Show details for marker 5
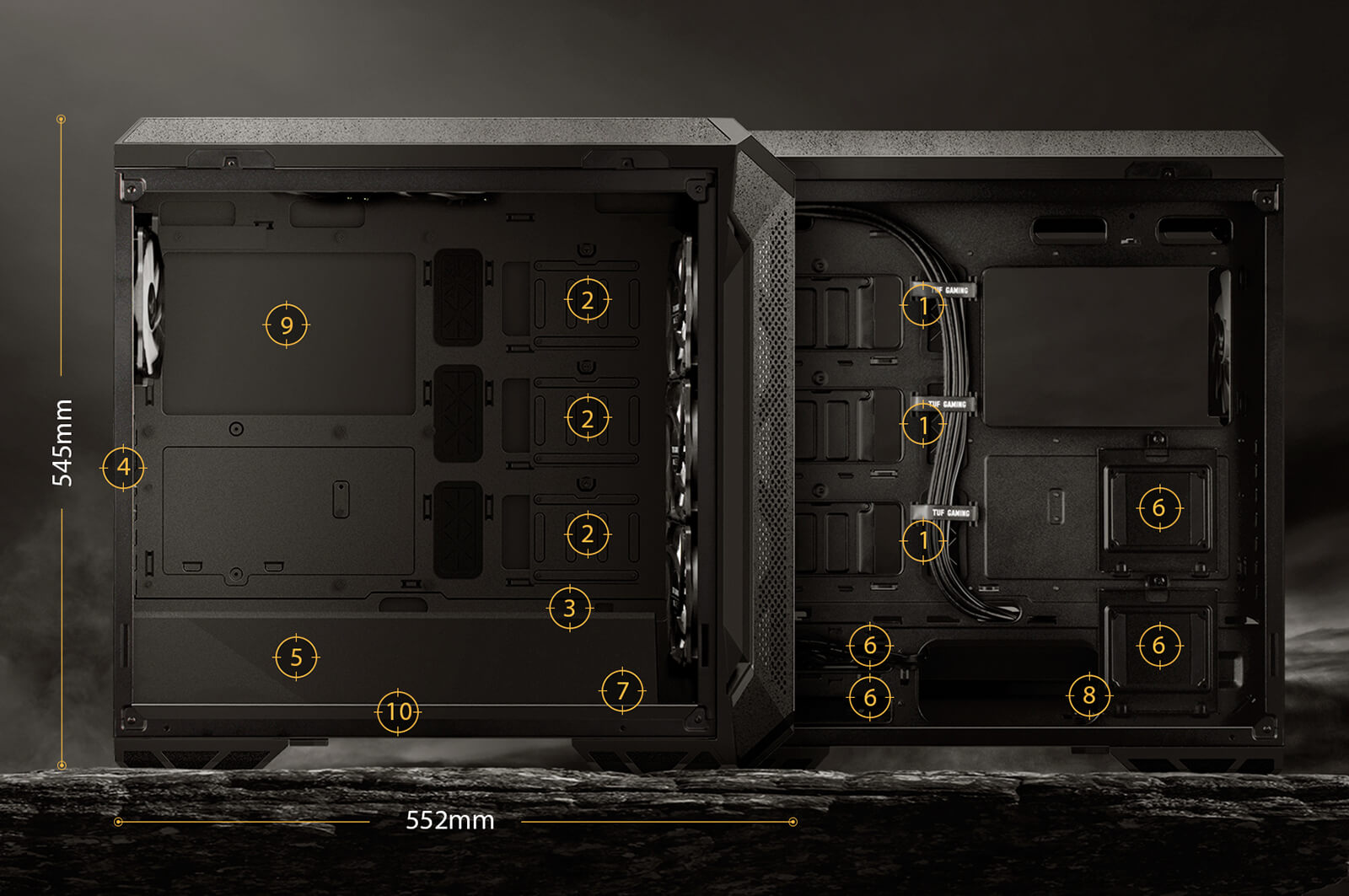 click(296, 657)
